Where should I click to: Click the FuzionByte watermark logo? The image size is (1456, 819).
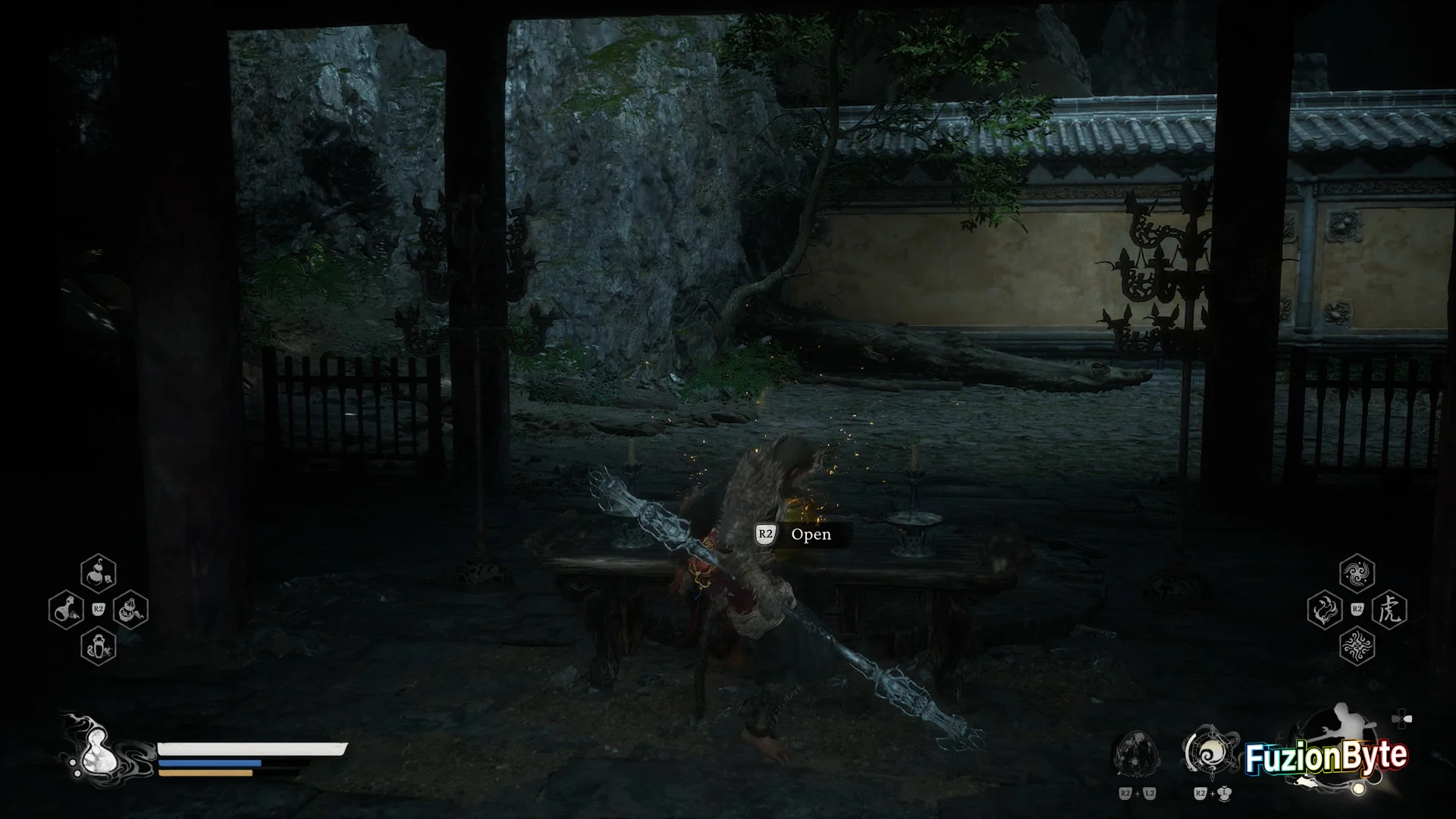click(1326, 757)
